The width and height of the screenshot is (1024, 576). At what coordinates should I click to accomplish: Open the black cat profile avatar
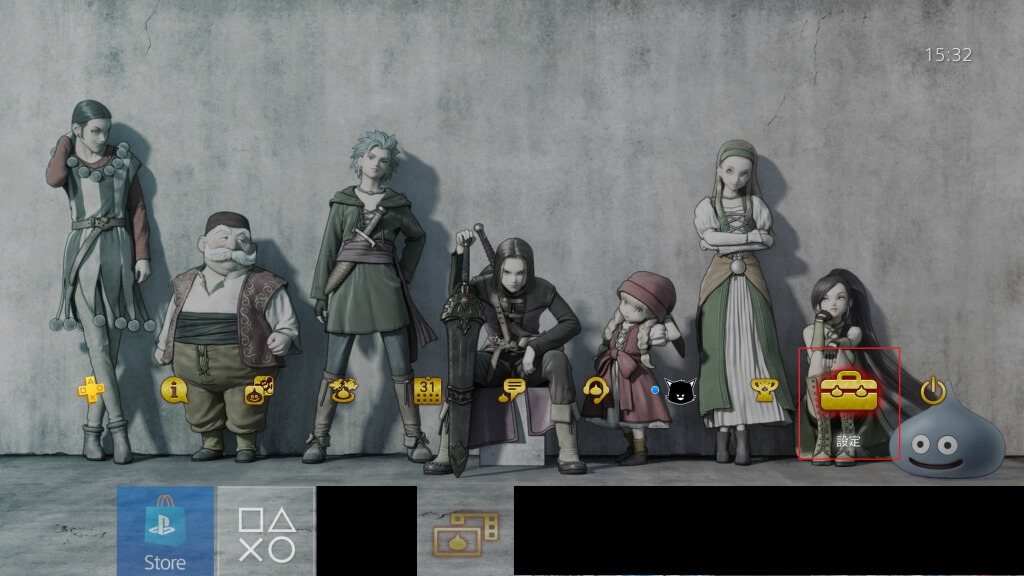click(x=680, y=391)
